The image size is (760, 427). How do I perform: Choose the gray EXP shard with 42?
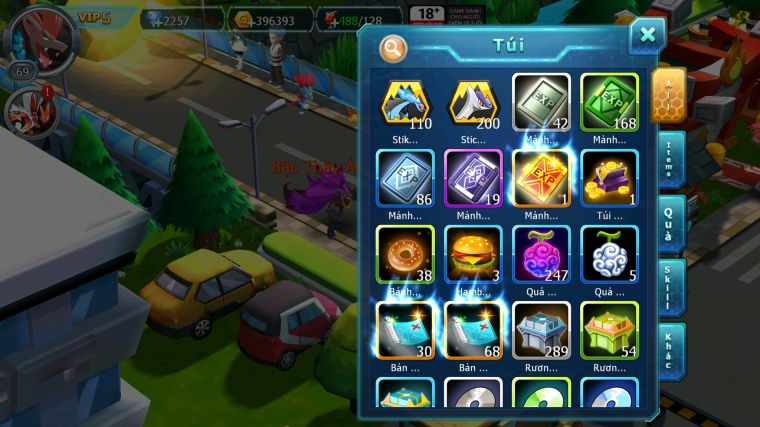coord(541,104)
